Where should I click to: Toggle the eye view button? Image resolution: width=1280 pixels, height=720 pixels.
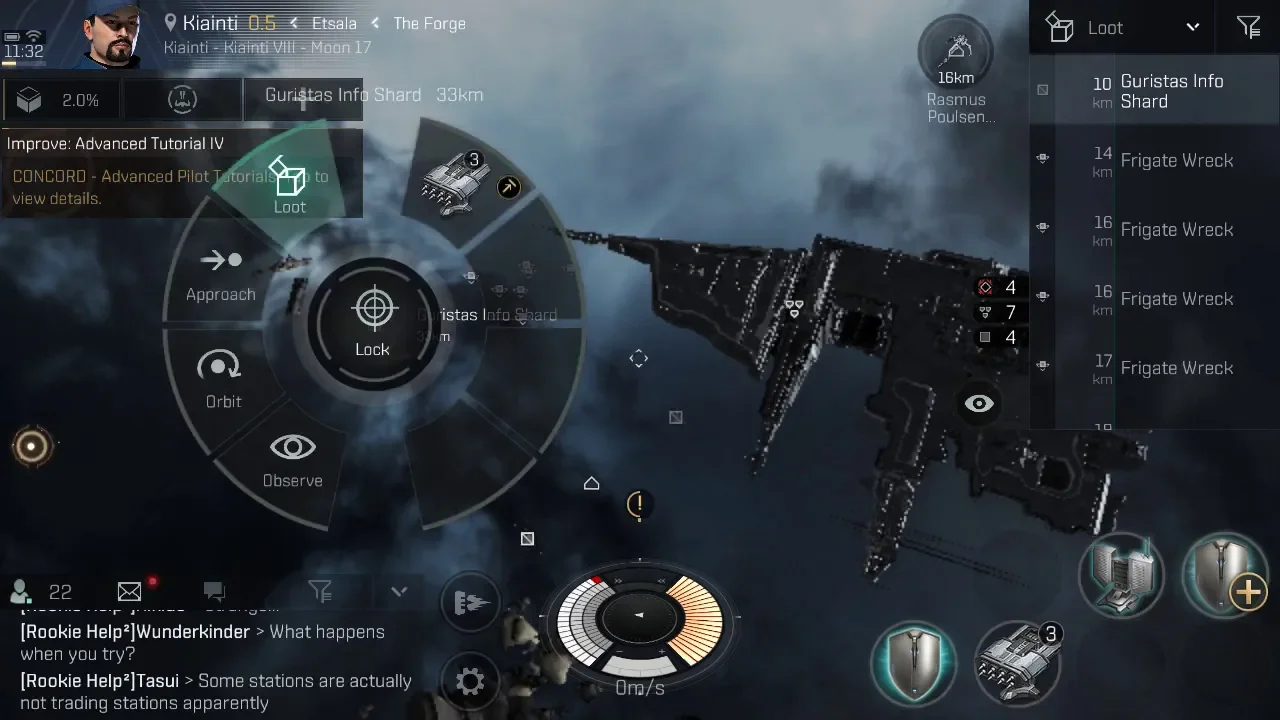(x=979, y=404)
